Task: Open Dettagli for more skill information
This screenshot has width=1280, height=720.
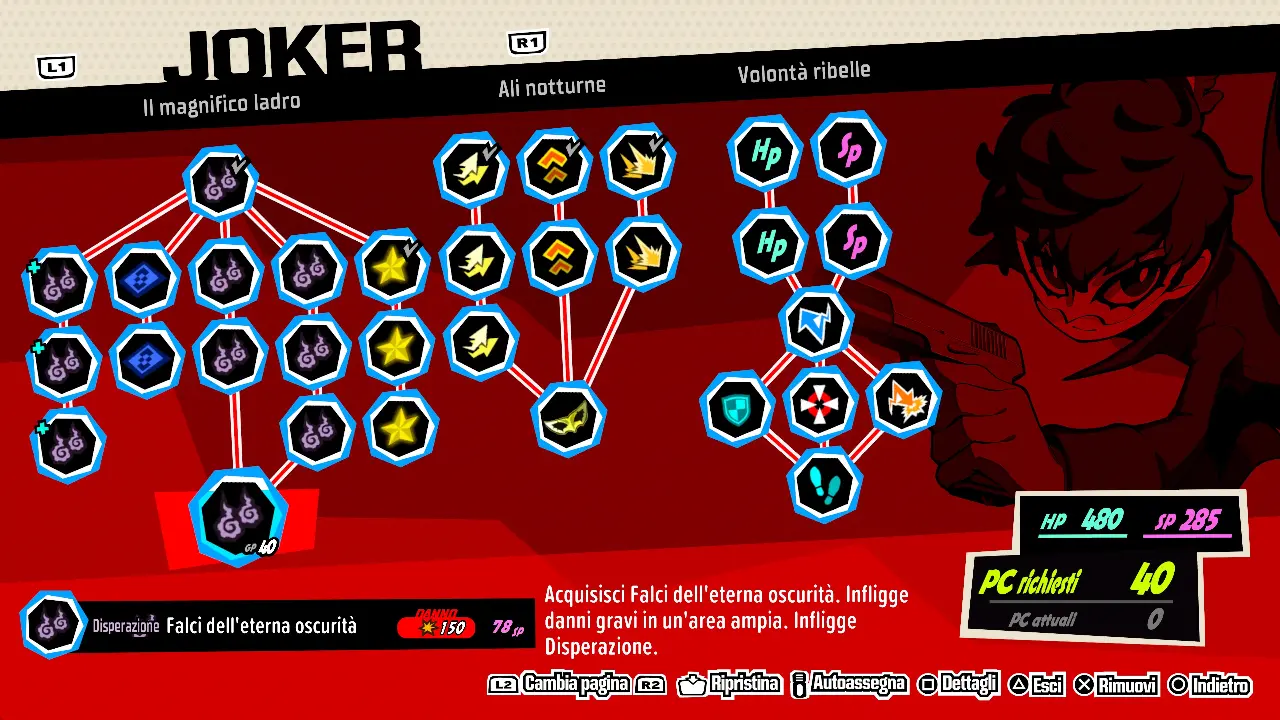Action: [968, 686]
